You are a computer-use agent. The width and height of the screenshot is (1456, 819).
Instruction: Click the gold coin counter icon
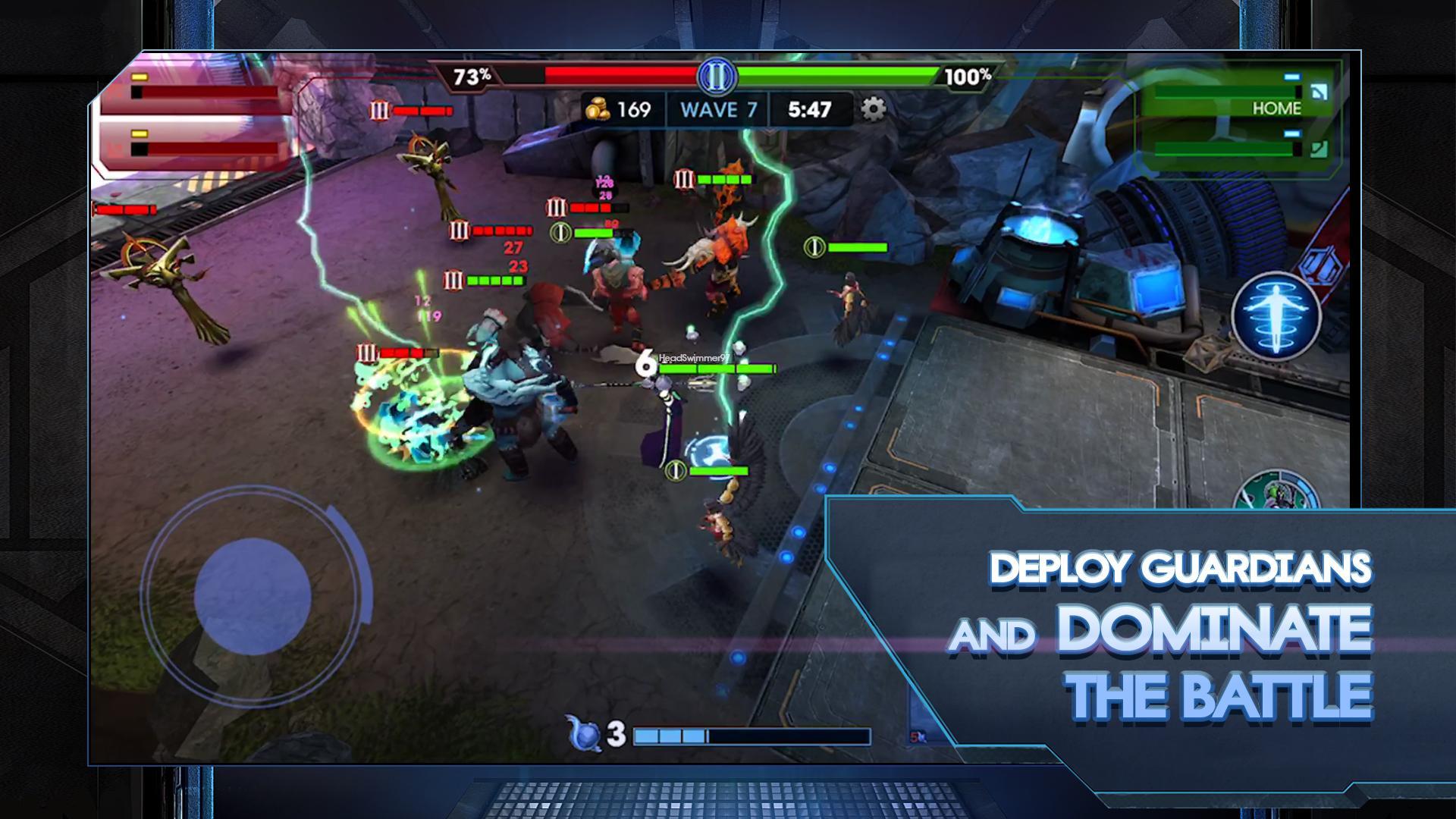[x=598, y=109]
